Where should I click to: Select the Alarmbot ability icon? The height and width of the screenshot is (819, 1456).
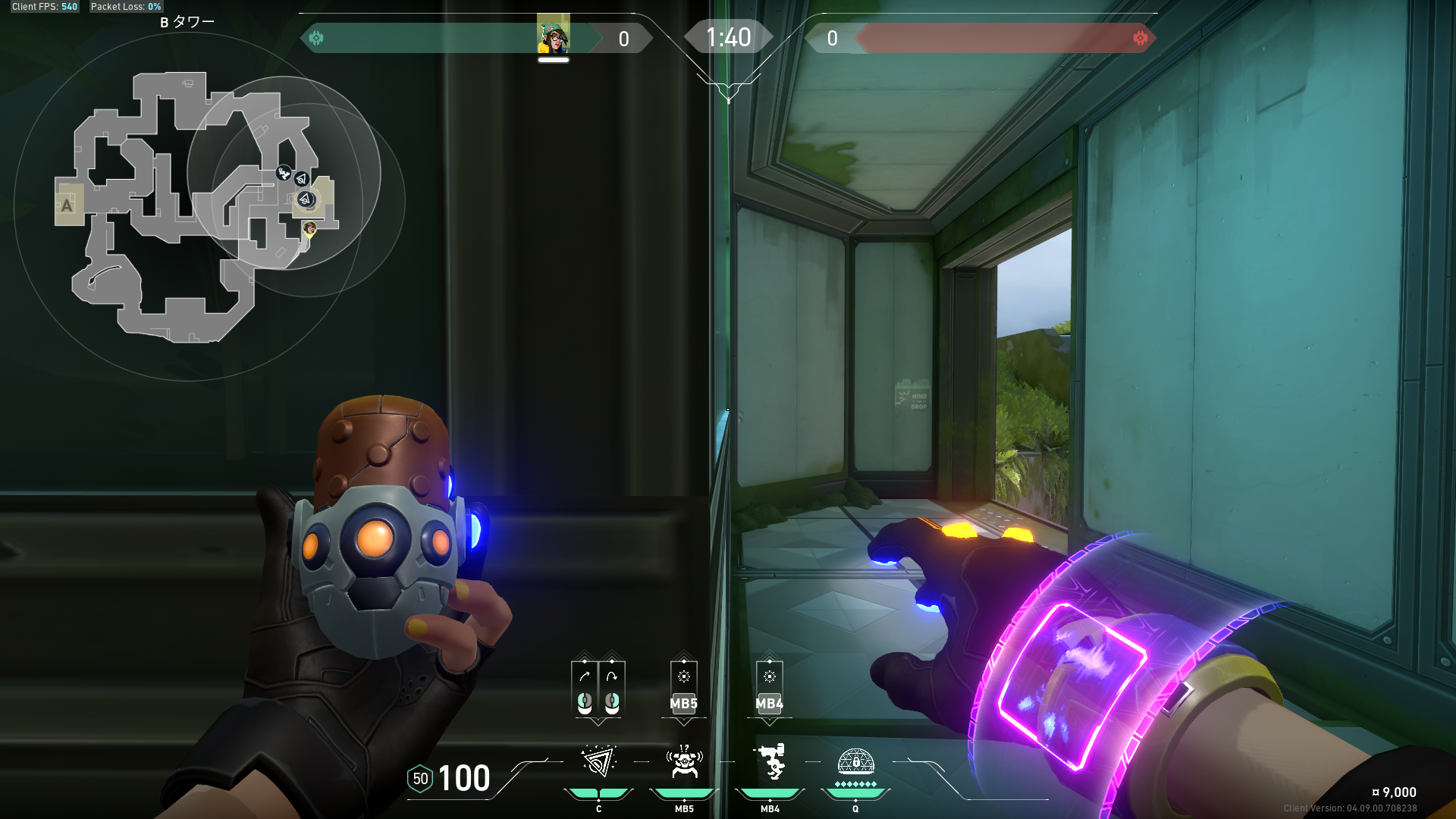684,763
